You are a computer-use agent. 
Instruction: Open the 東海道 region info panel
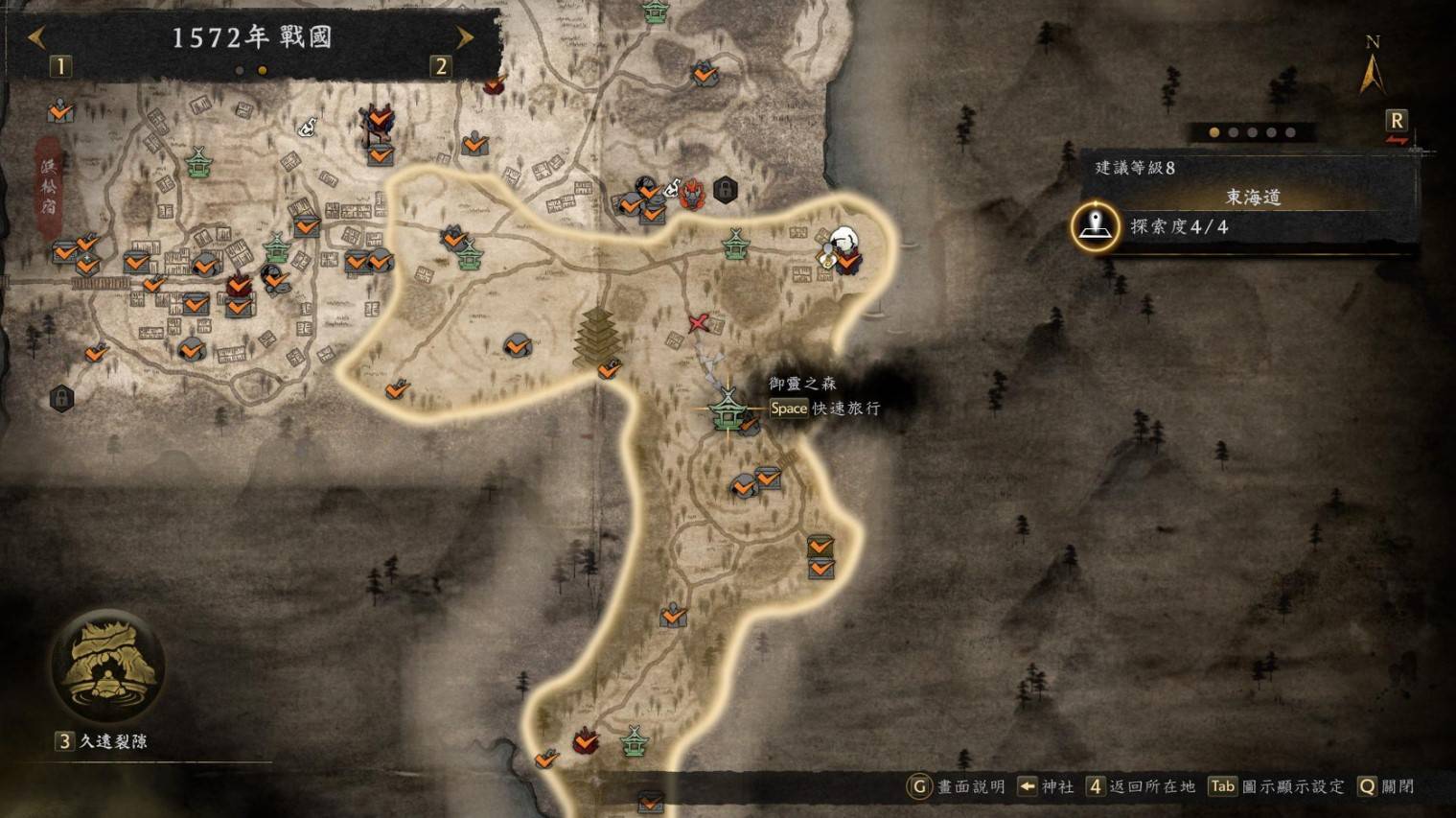1253,198
